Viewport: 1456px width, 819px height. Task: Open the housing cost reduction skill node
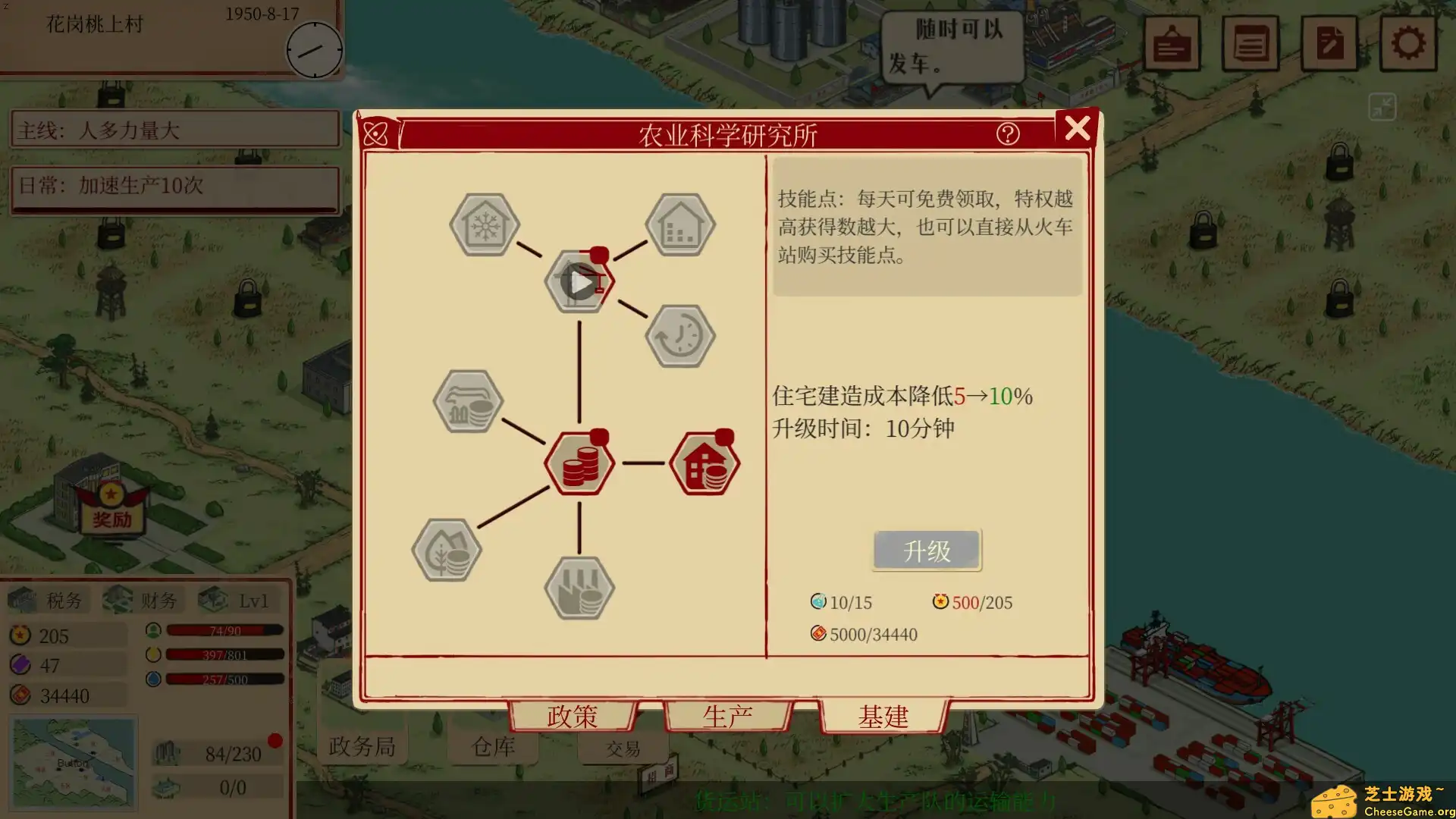point(704,464)
